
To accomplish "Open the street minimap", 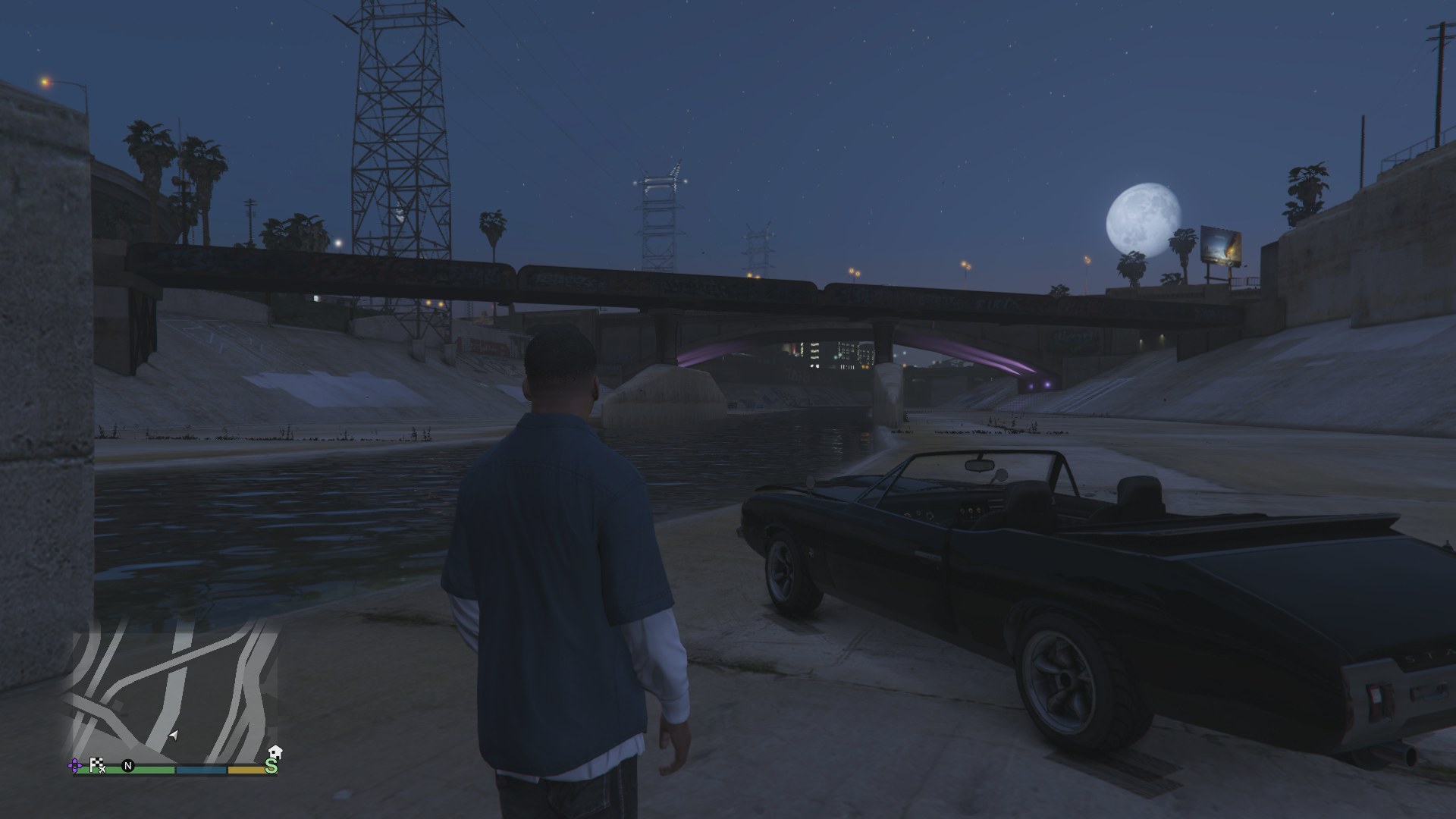I will coord(174,690).
